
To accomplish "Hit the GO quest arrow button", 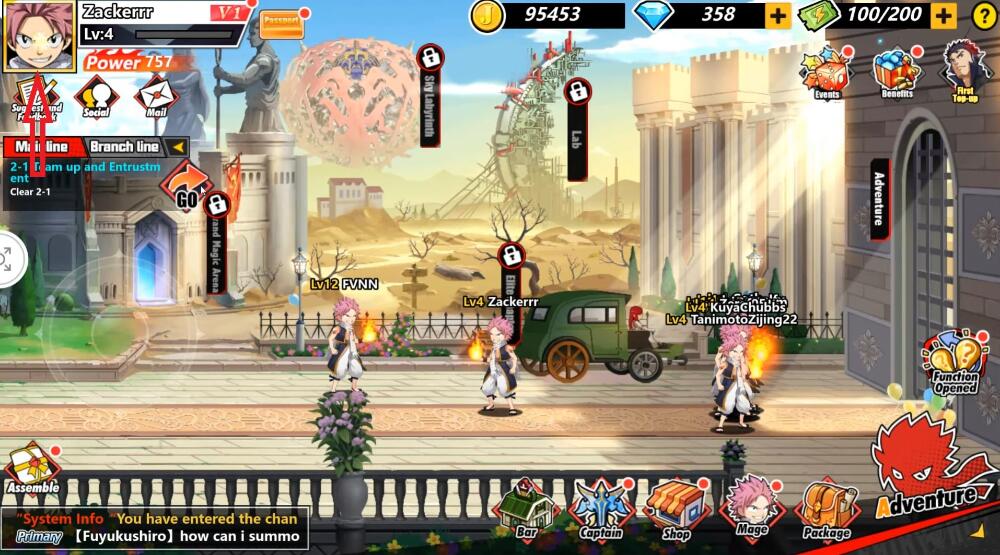I will [187, 185].
